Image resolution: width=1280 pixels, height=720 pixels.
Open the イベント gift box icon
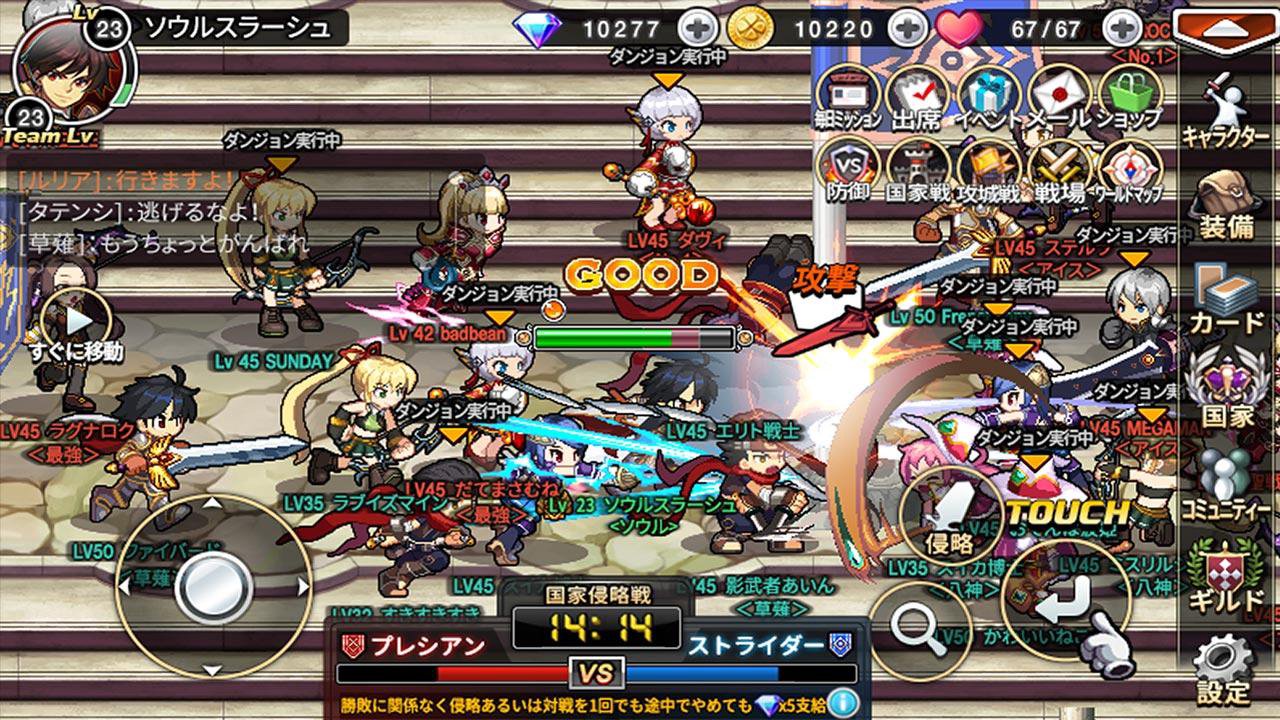[987, 94]
